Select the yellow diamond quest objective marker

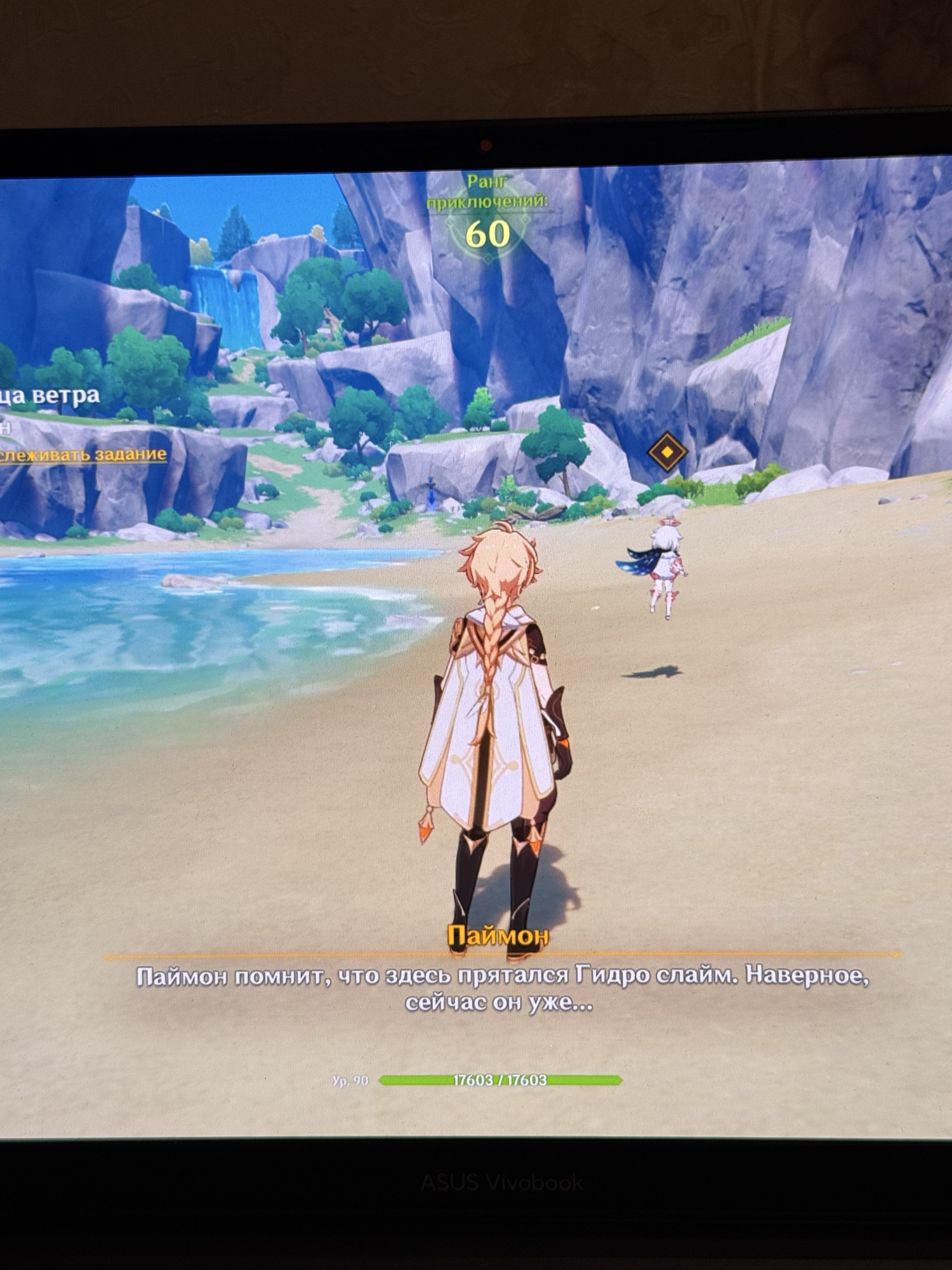[666, 451]
